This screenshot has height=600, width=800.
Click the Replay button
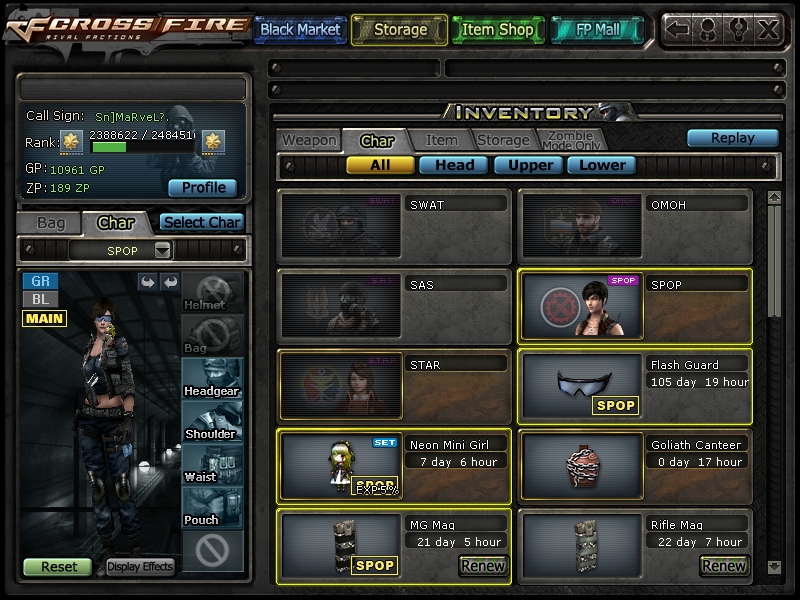coord(732,138)
